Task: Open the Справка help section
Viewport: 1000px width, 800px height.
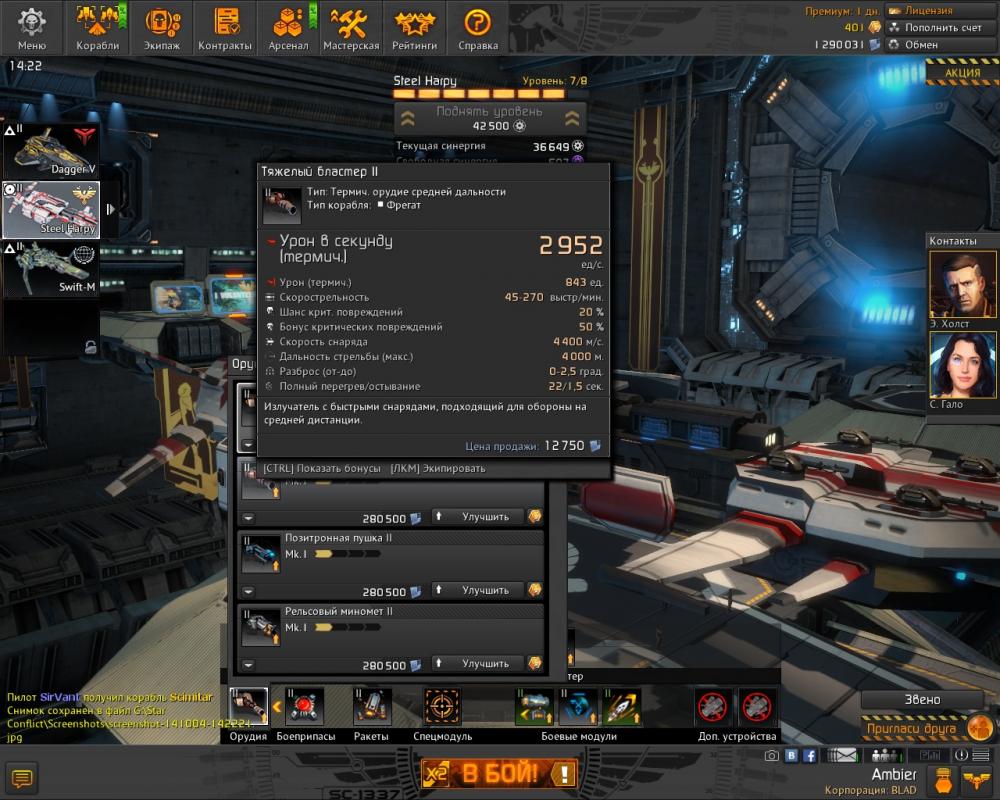Action: coord(477,27)
